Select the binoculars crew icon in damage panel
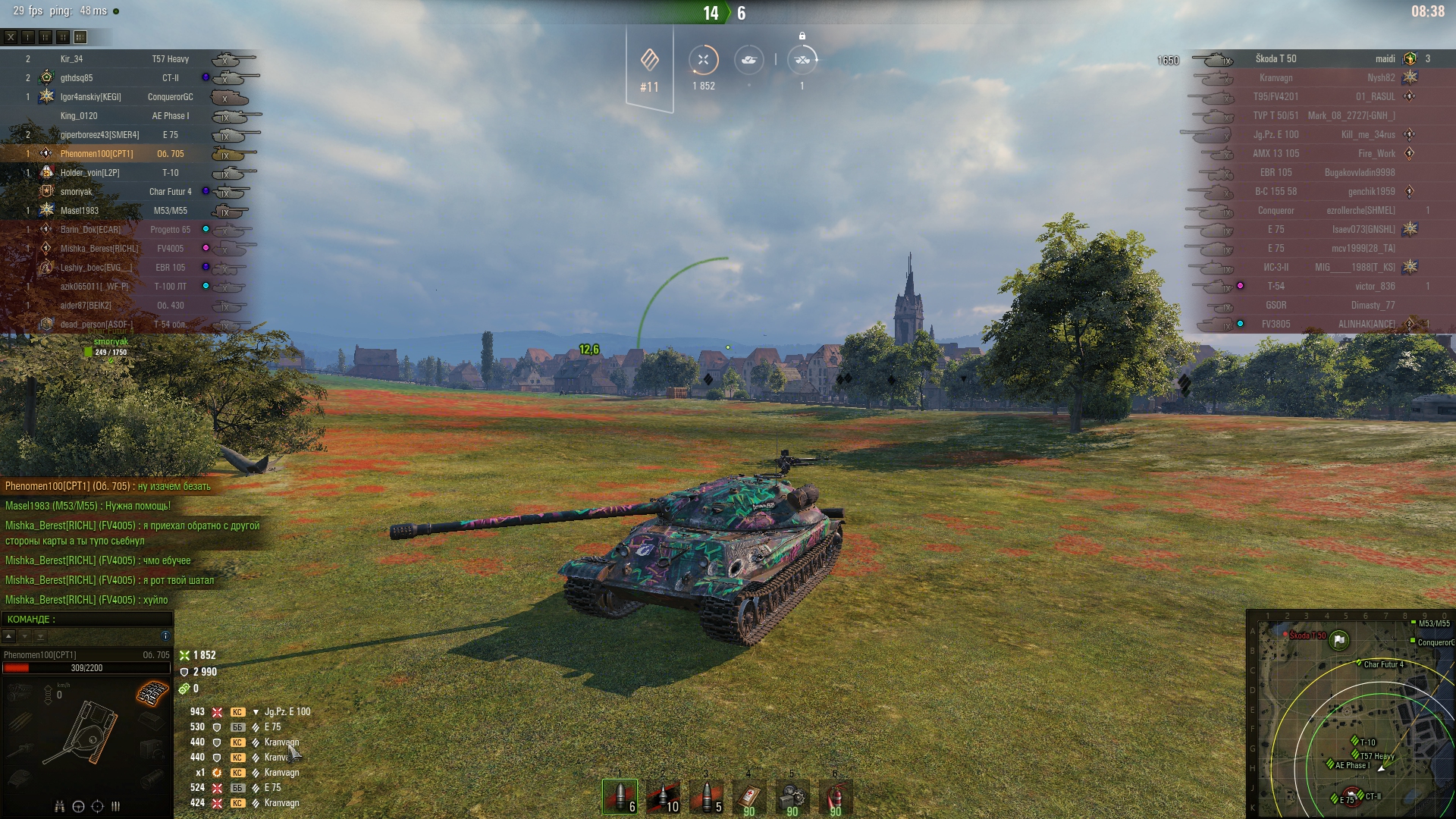Screen dimensions: 1456x819 tap(59, 806)
